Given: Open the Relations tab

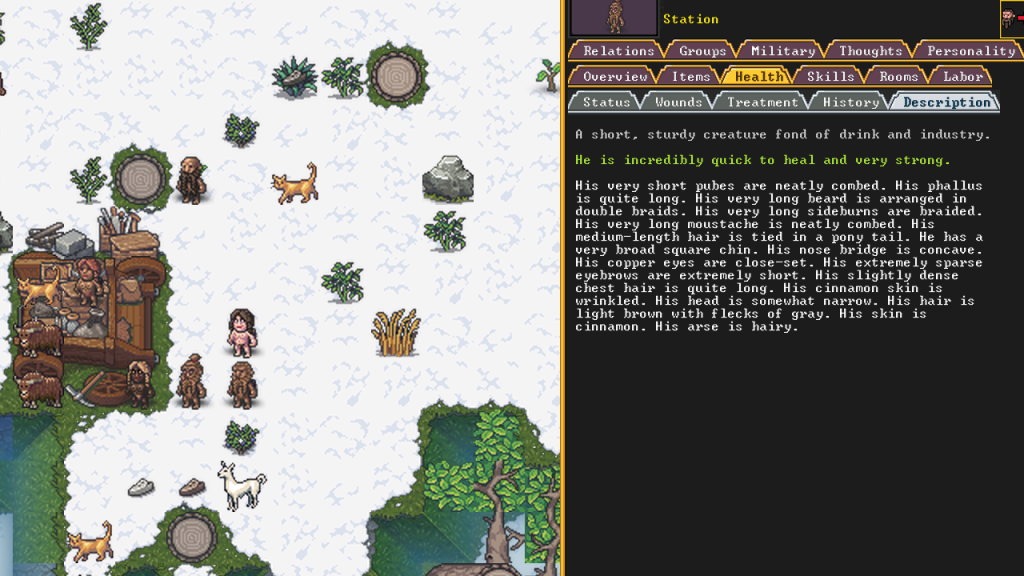Looking at the screenshot, I should [x=618, y=51].
